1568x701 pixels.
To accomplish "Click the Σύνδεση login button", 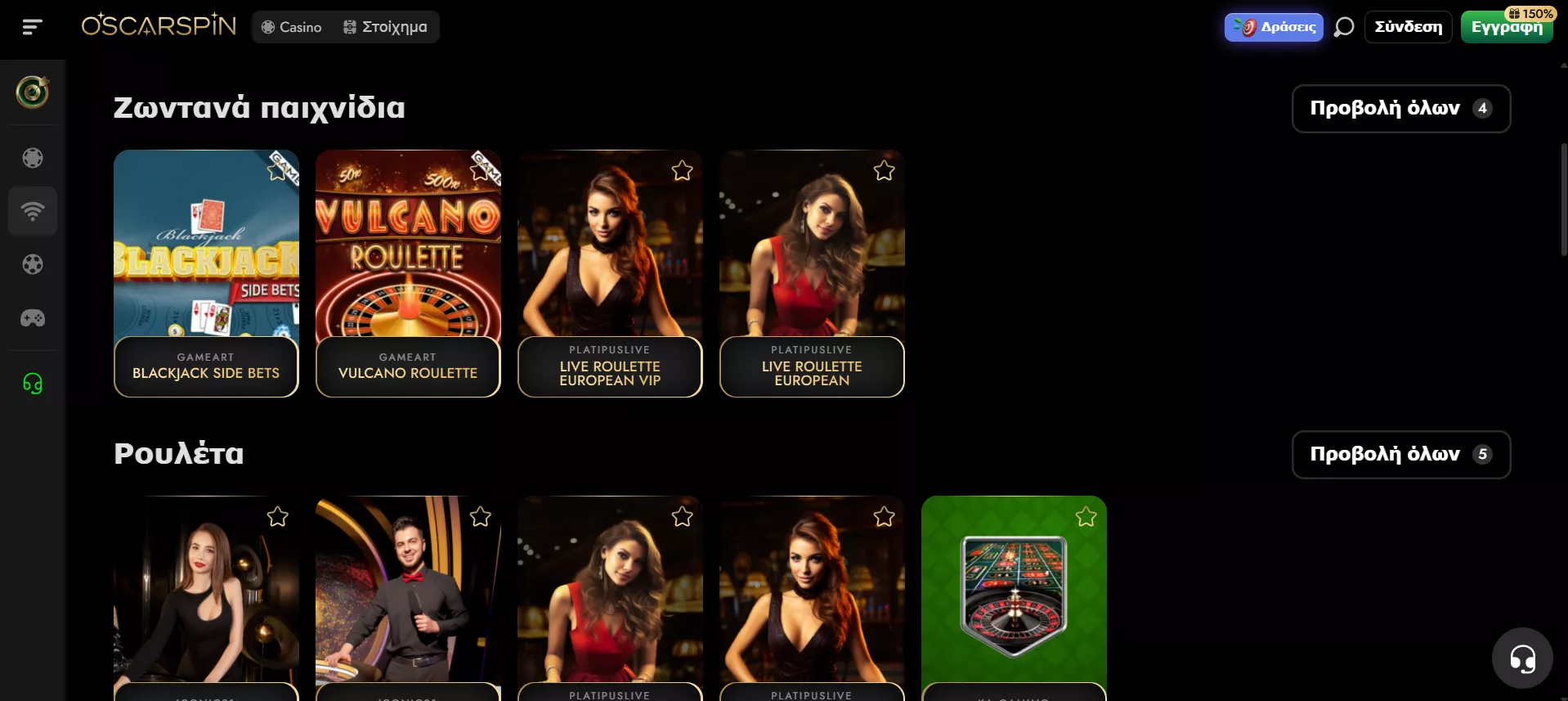I will pyautogui.click(x=1408, y=27).
